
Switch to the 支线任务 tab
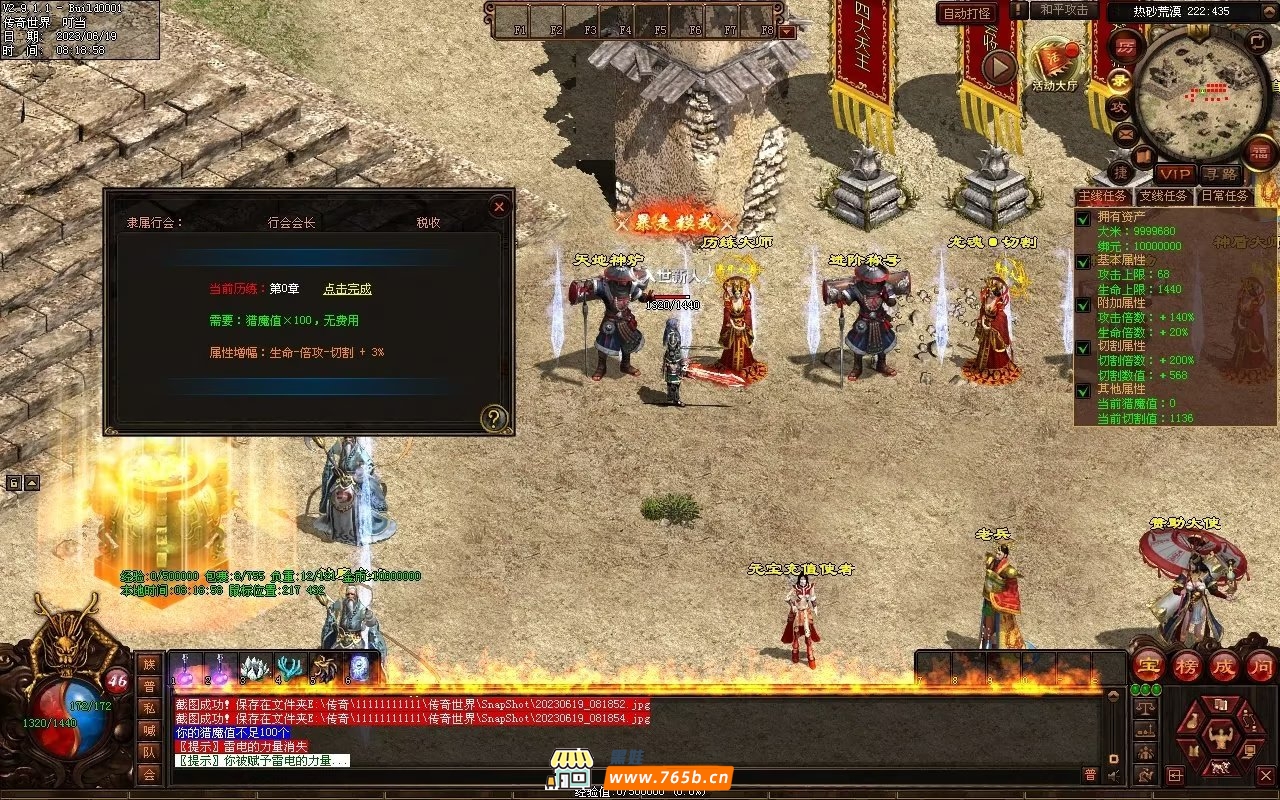click(x=1164, y=196)
